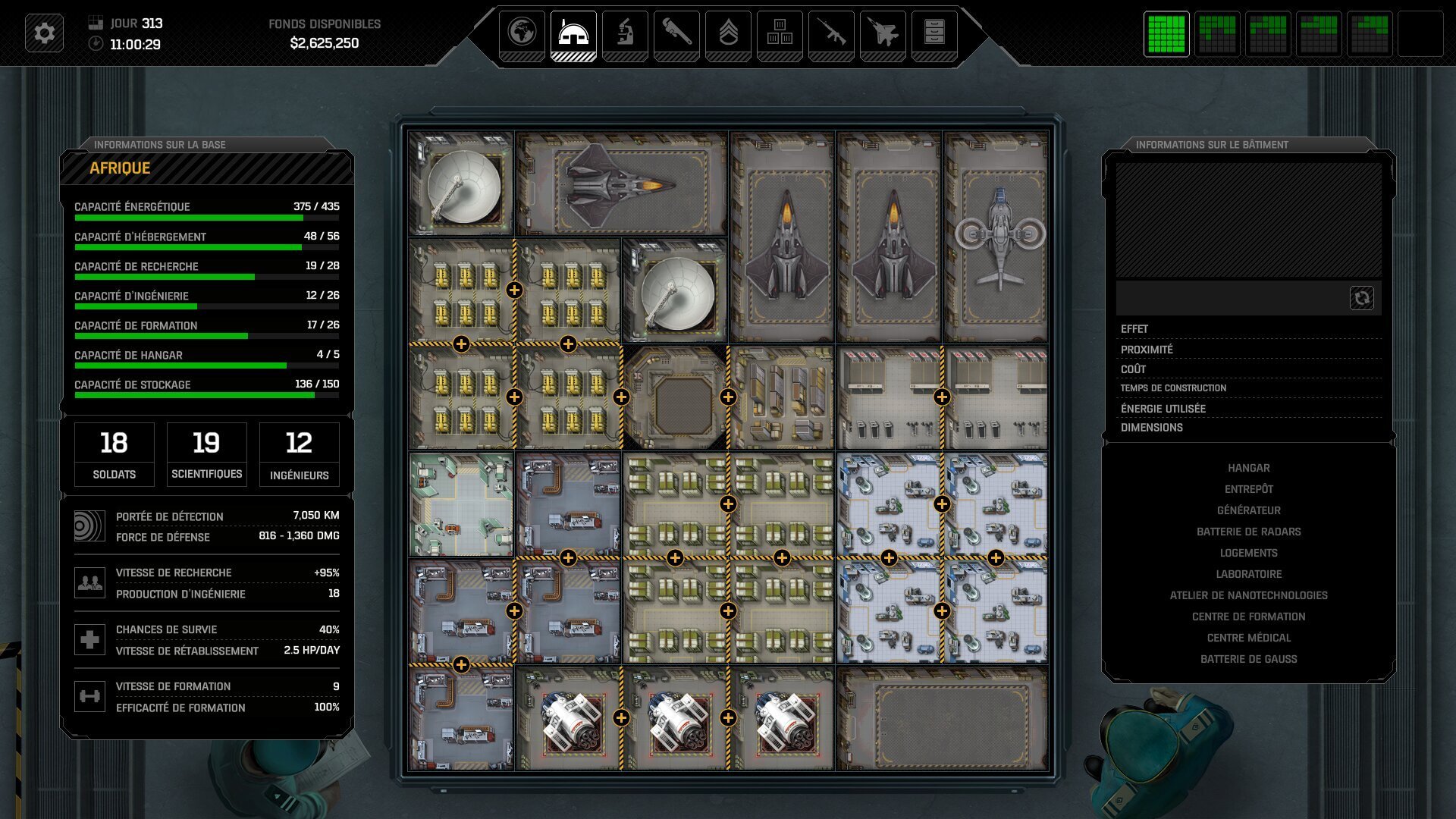The image size is (1456, 819).
Task: Click the Capacité énergétique progress bar
Action: 206,216
